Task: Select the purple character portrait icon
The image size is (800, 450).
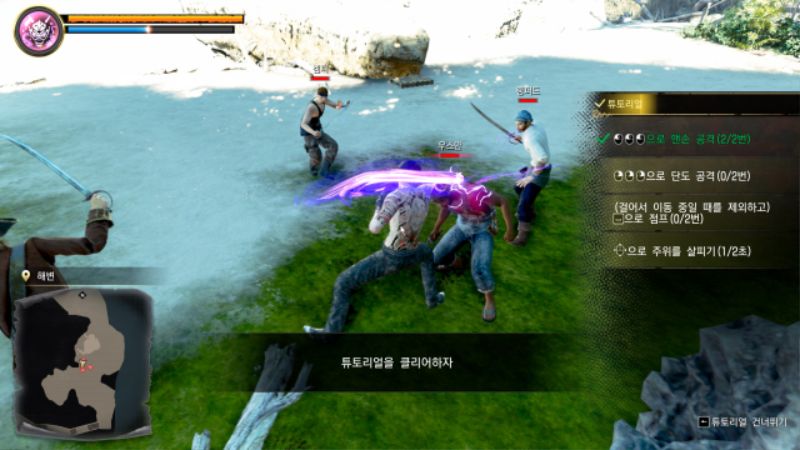Action: point(39,30)
